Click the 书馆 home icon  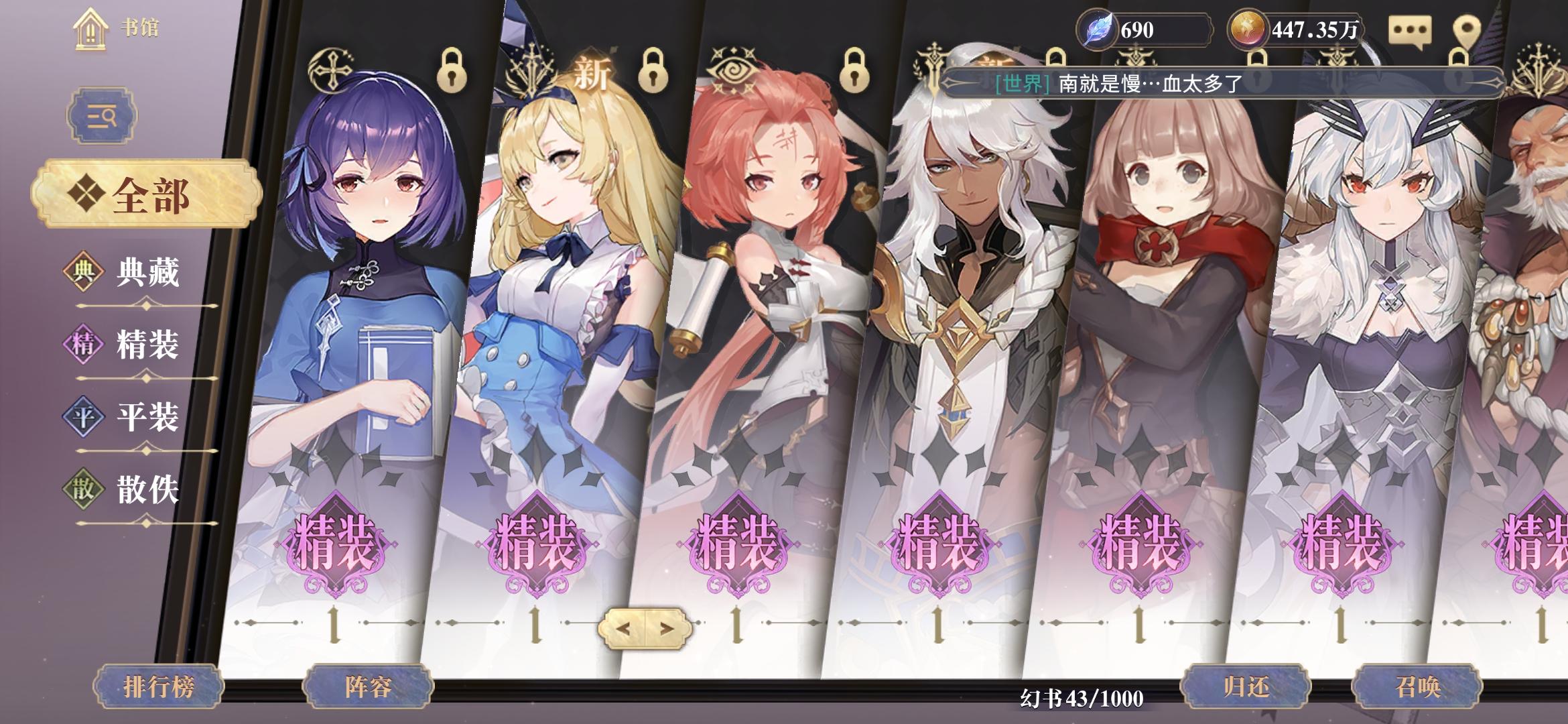[90, 27]
